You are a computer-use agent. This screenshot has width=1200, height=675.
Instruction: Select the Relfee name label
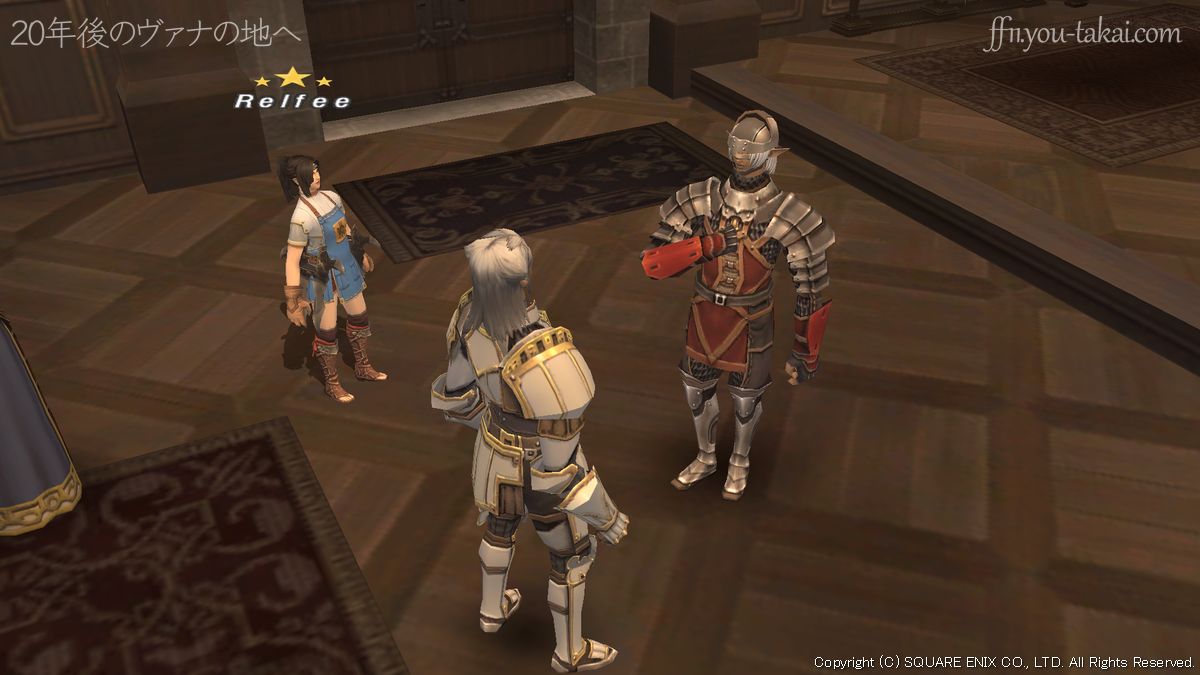point(292,101)
